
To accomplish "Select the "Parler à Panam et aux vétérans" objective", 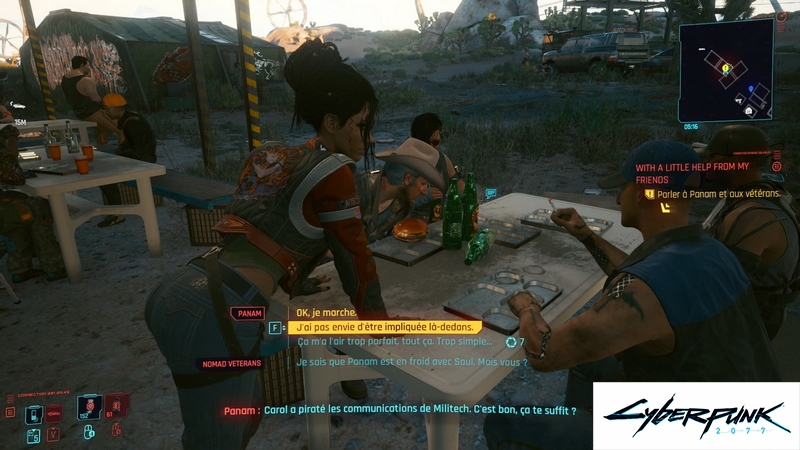I will (716, 193).
